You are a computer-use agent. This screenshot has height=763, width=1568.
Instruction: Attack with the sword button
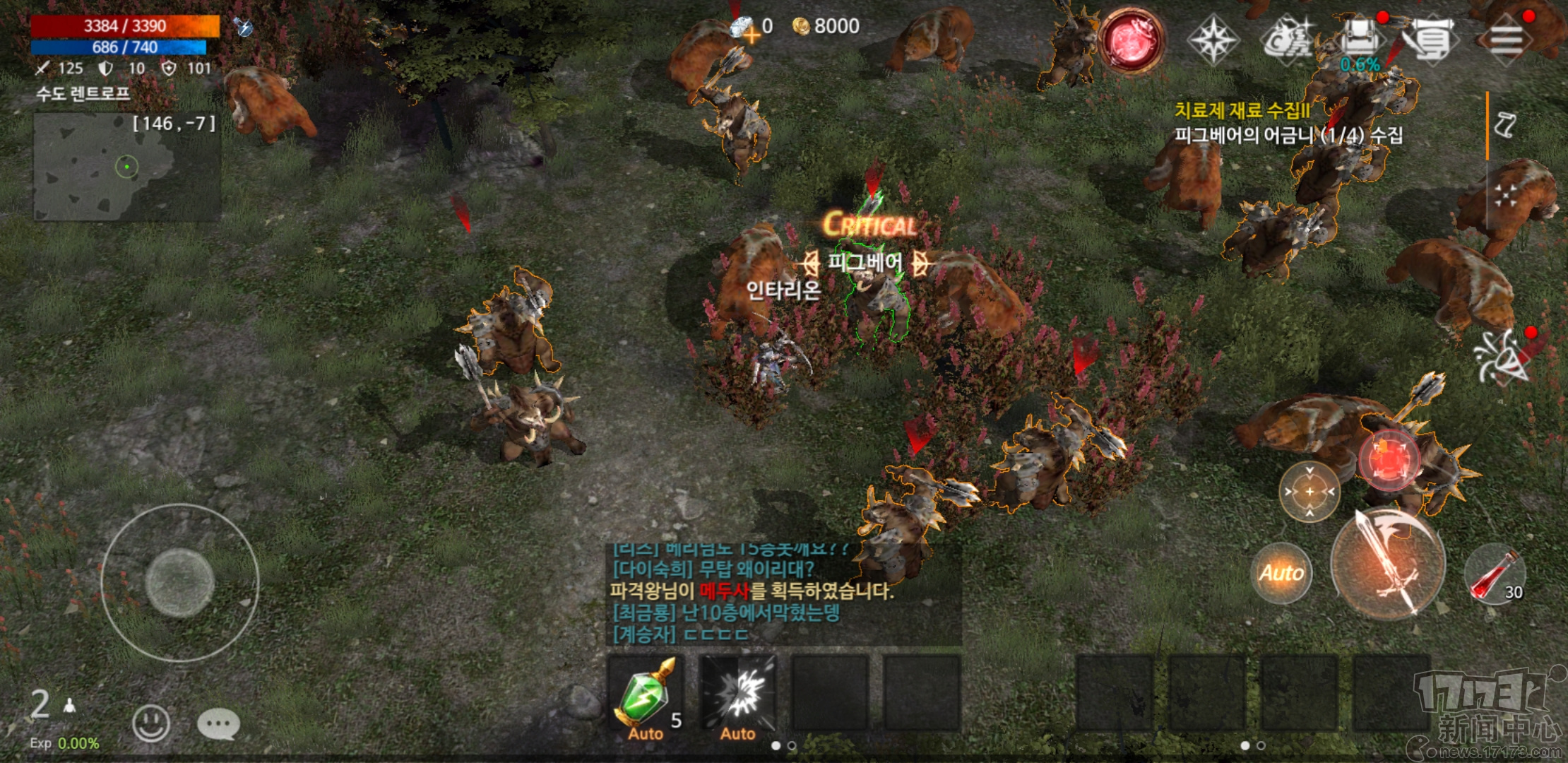click(x=1387, y=564)
